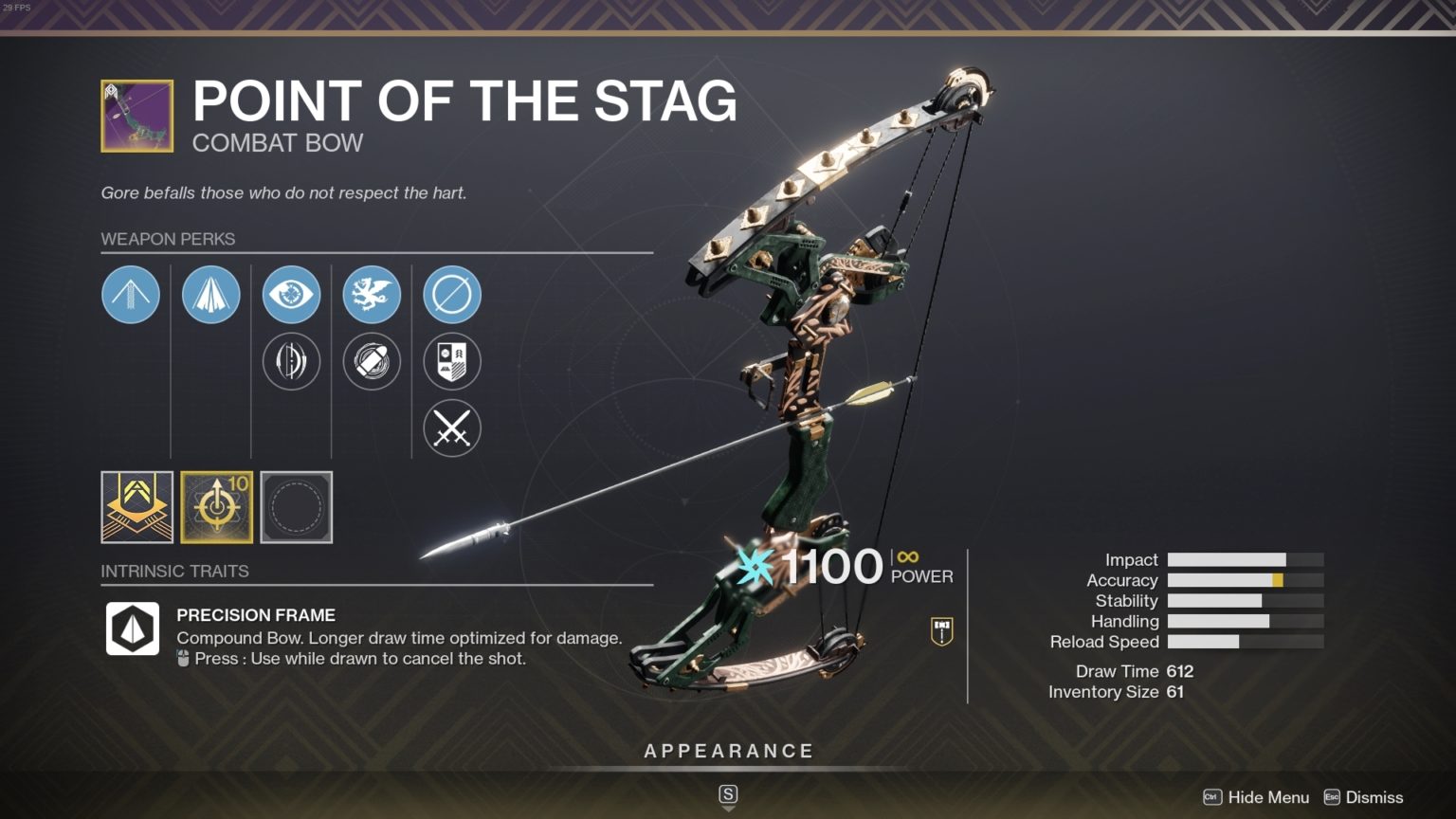Select the crossed swords perk icon
This screenshot has height=819, width=1456.
pos(452,428)
